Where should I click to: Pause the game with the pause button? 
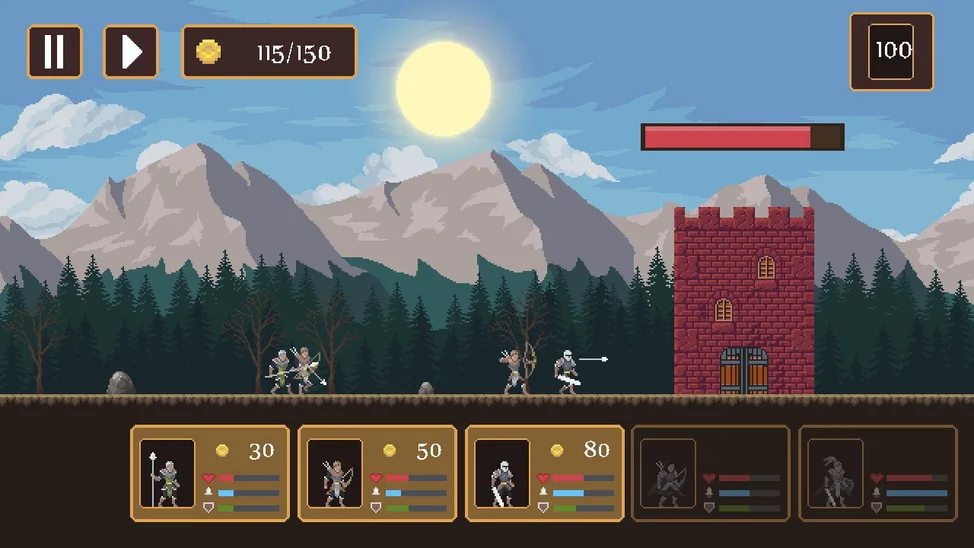[x=54, y=52]
